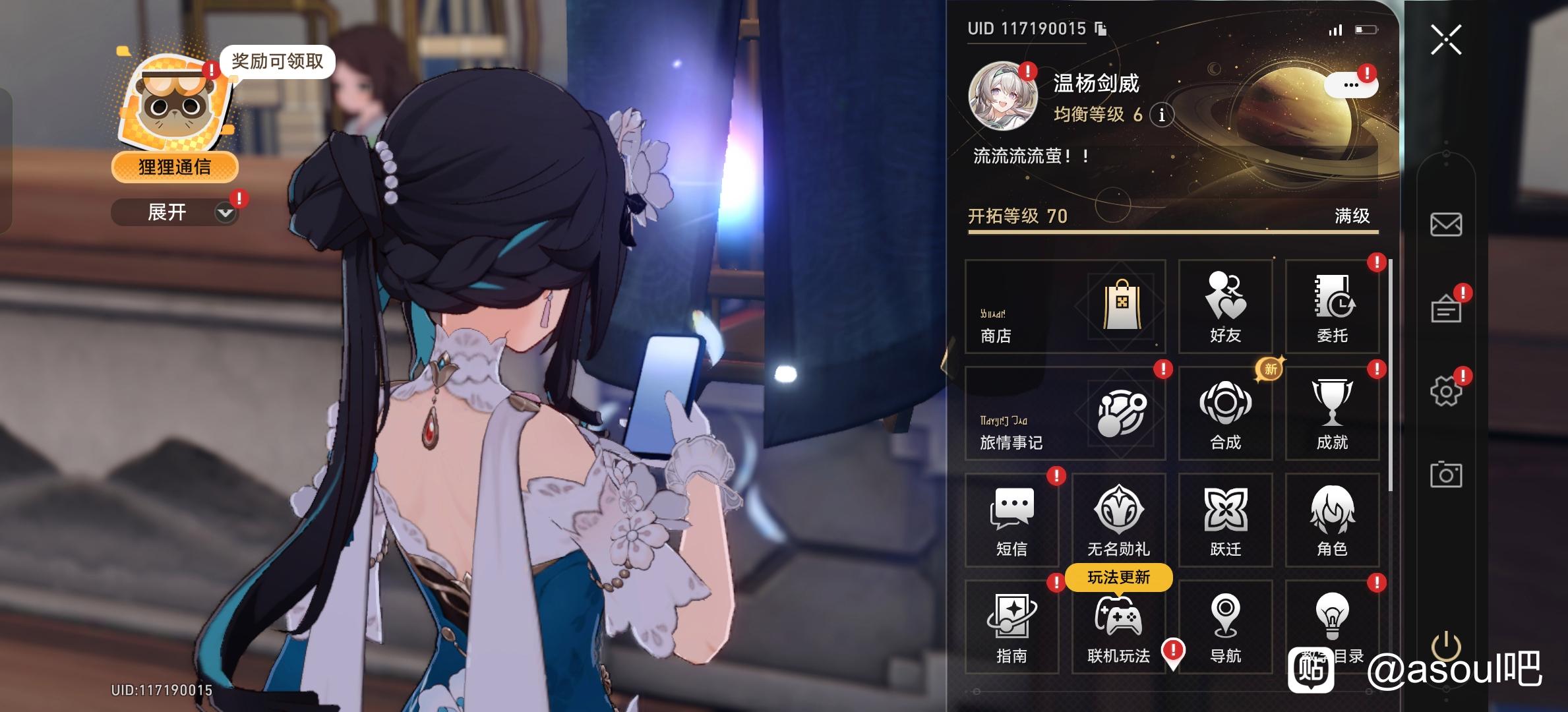Viewport: 1568px width, 712px height.
Task: Open the 合成 synthesis menu
Action: pos(1225,413)
